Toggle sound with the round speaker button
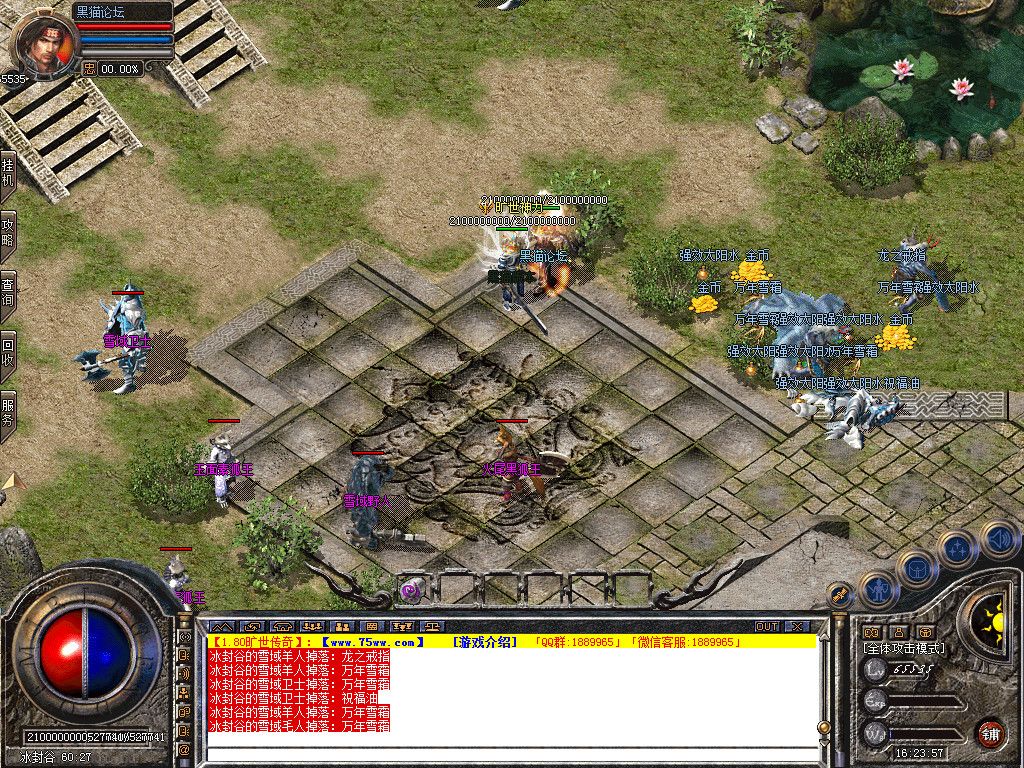Screen dimensions: 1024x768 [x=999, y=539]
